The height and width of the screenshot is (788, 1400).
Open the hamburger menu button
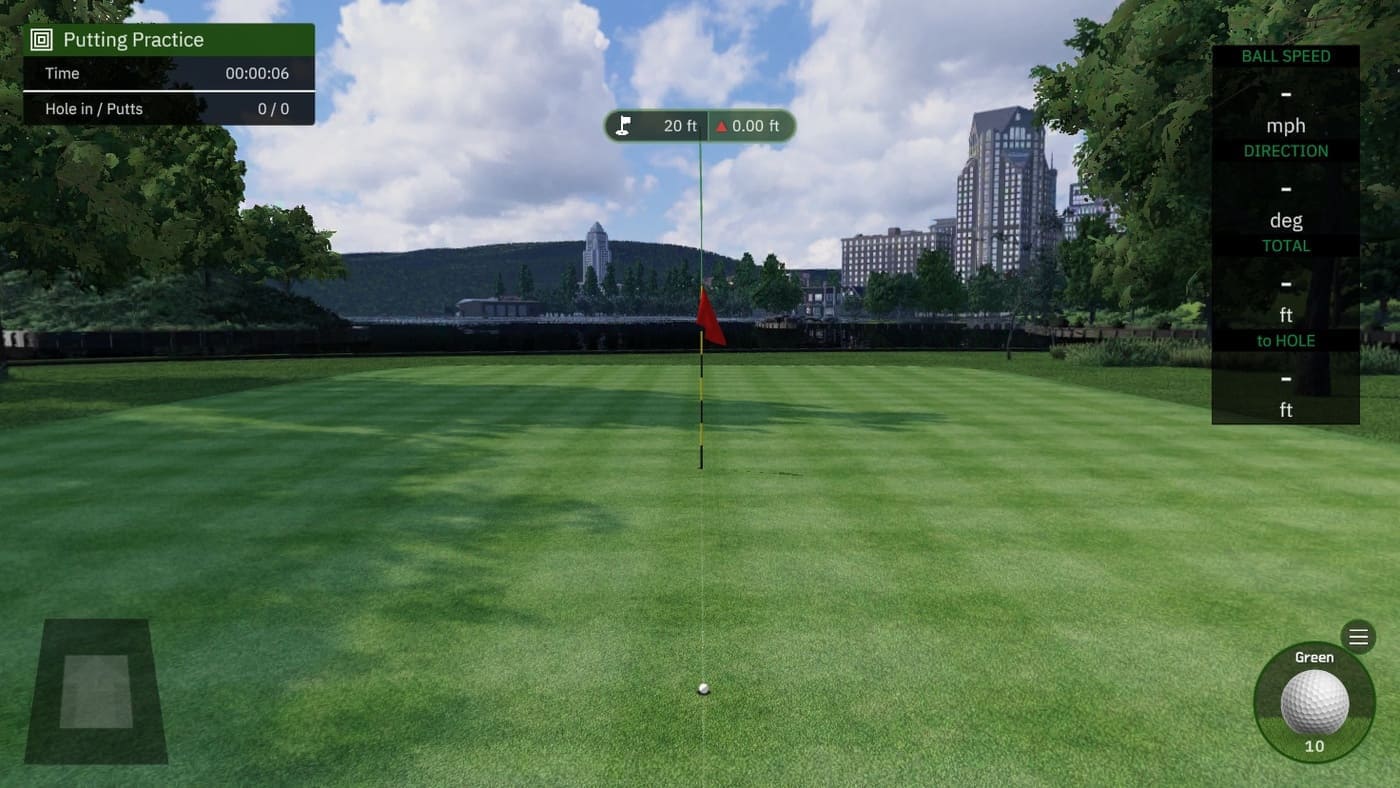click(x=1358, y=636)
